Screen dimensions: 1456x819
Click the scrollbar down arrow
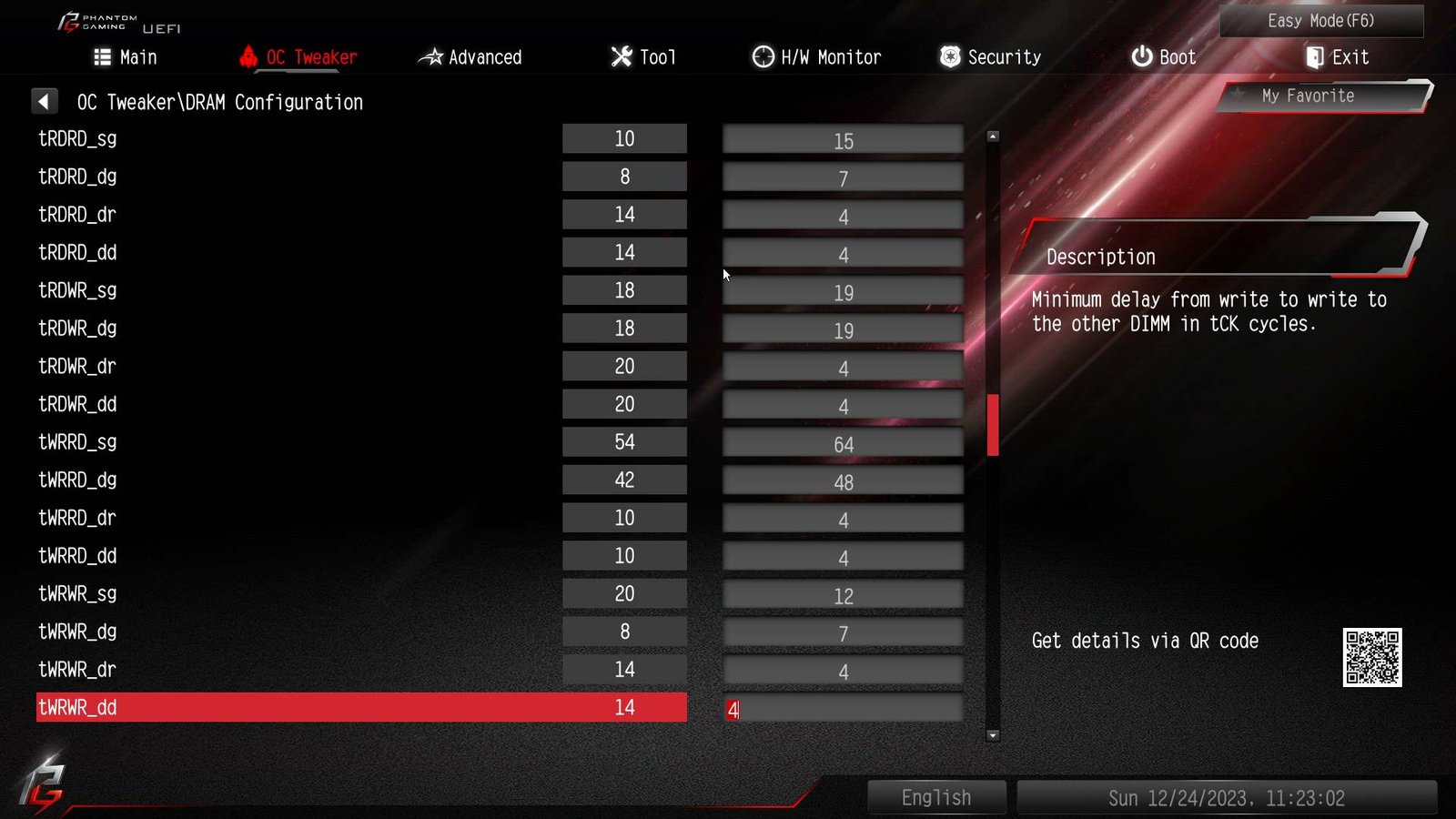pyautogui.click(x=993, y=735)
